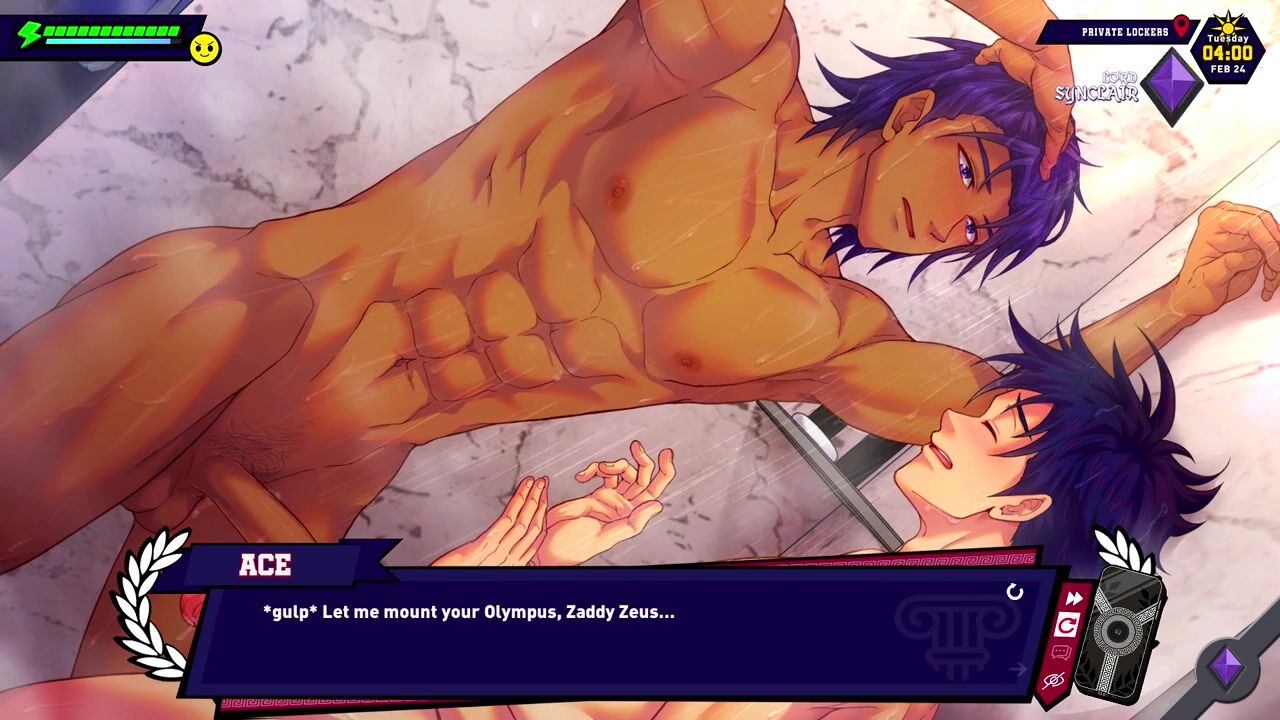Image resolution: width=1280 pixels, height=720 pixels.
Task: Click the purple gem in the bottom corner
Action: [x=1227, y=667]
